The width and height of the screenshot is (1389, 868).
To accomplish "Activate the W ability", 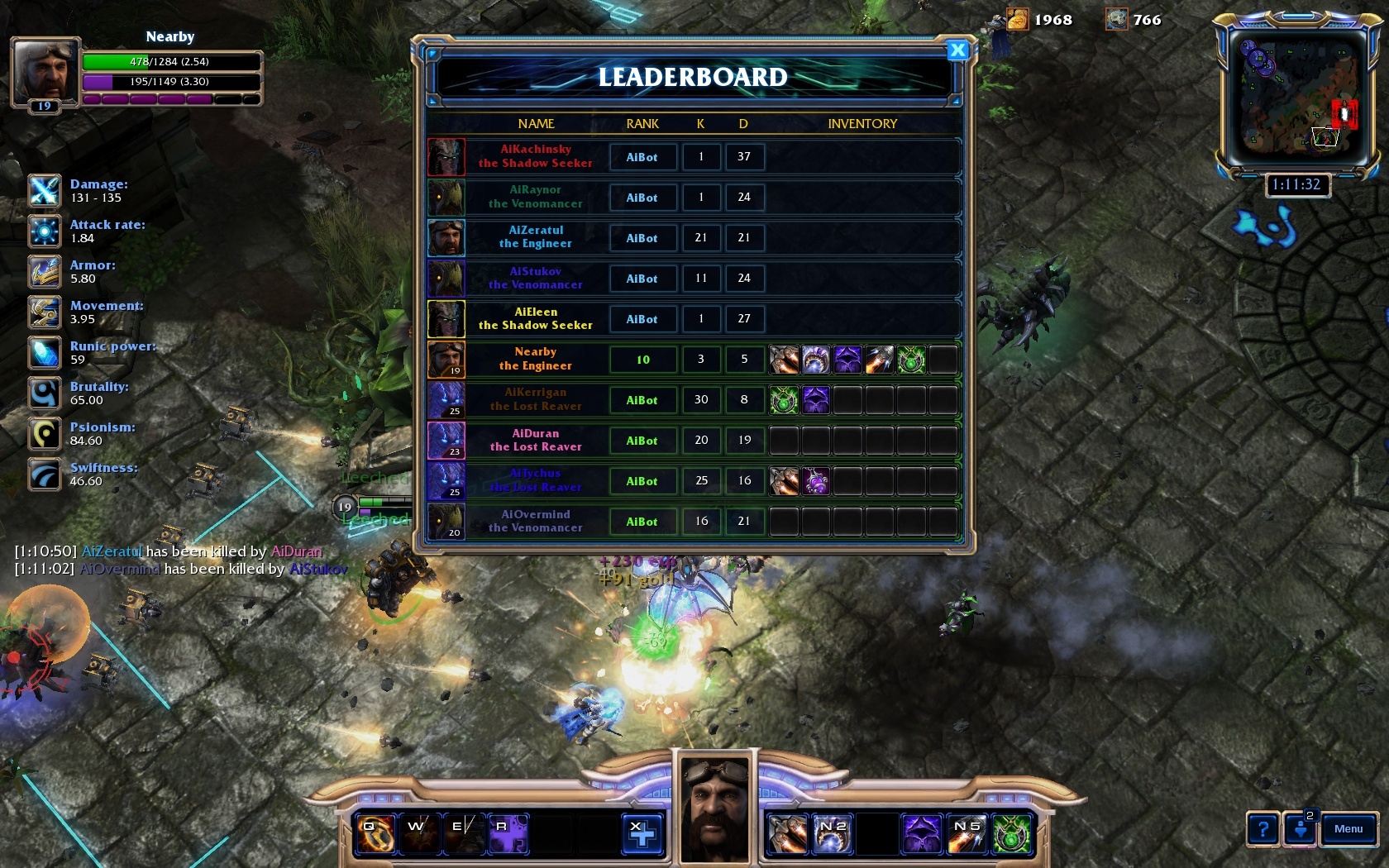I will click(419, 833).
